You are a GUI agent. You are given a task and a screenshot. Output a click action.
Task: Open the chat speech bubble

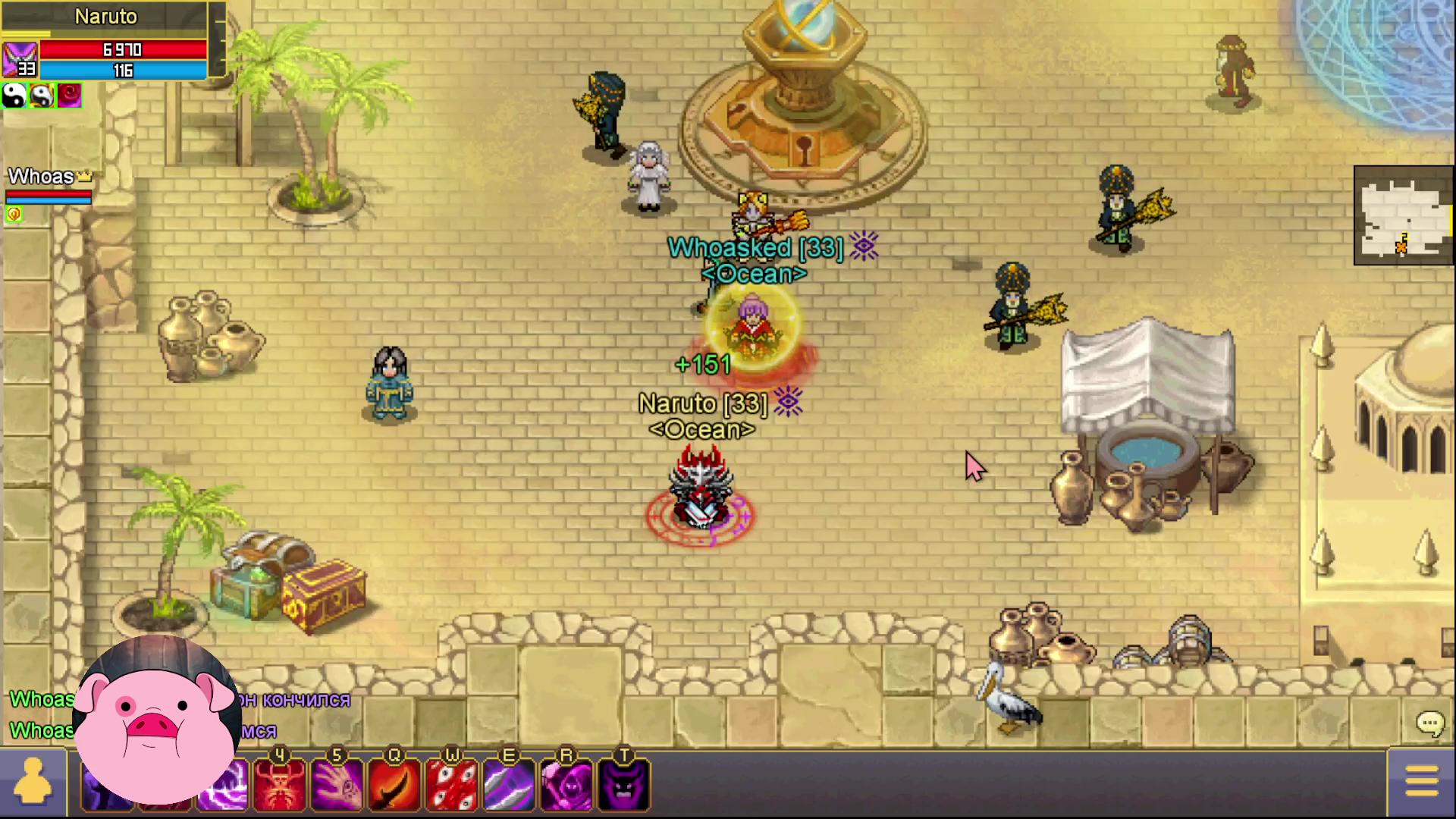(1430, 723)
